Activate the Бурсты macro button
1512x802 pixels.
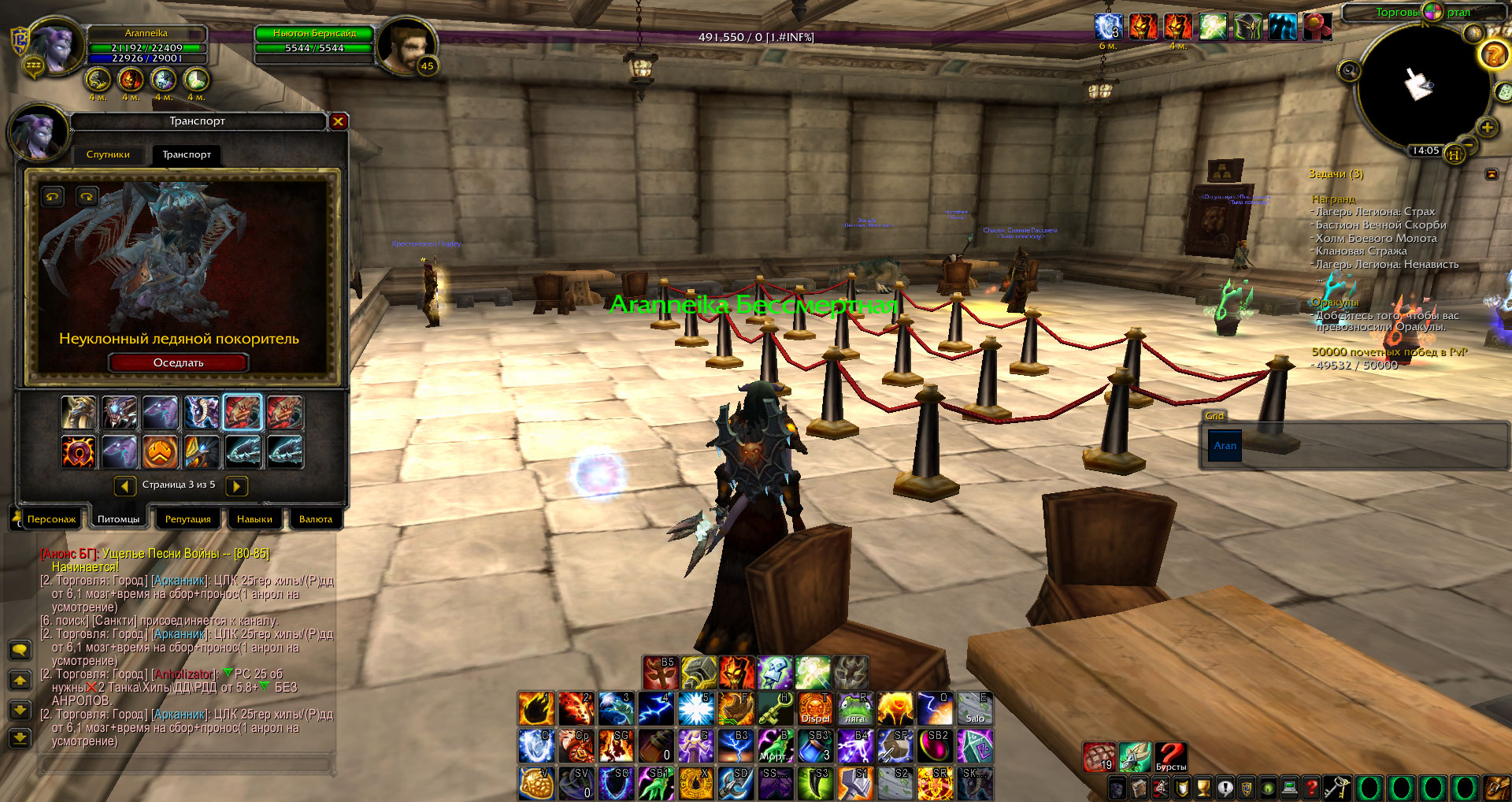coord(1170,756)
